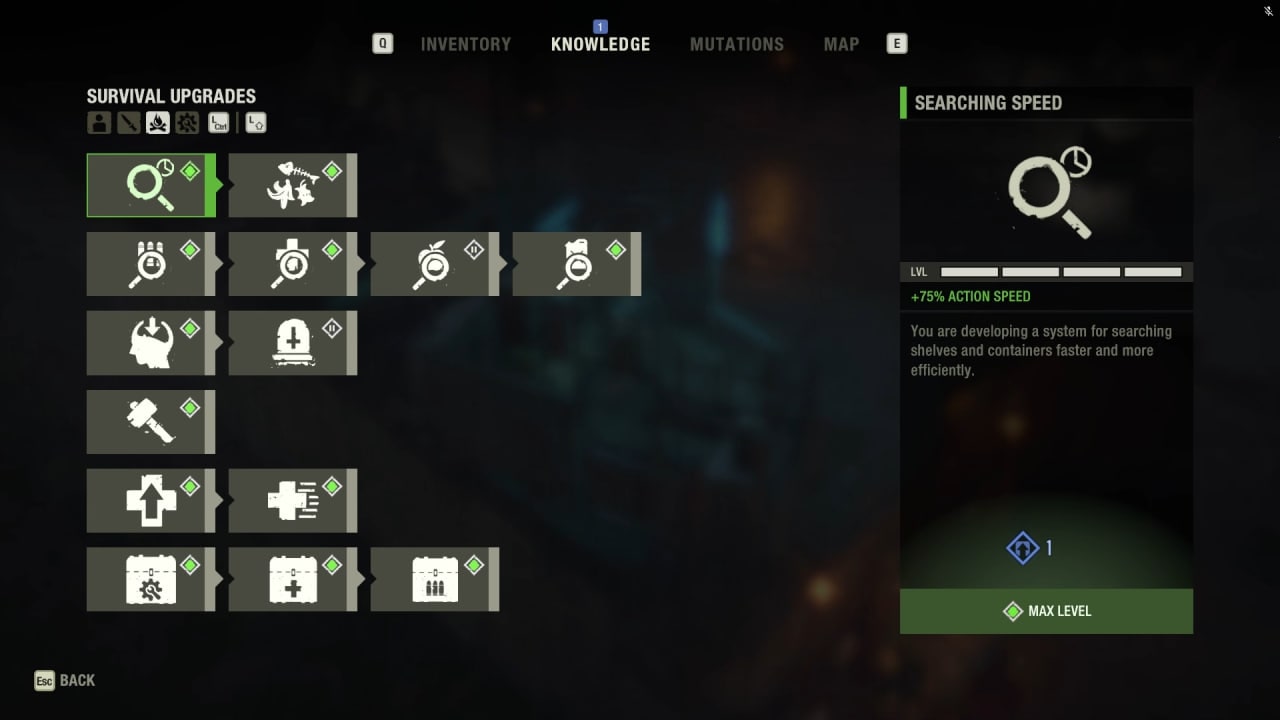This screenshot has width=1280, height=720.
Task: Switch to the Inventory tab
Action: tap(465, 44)
